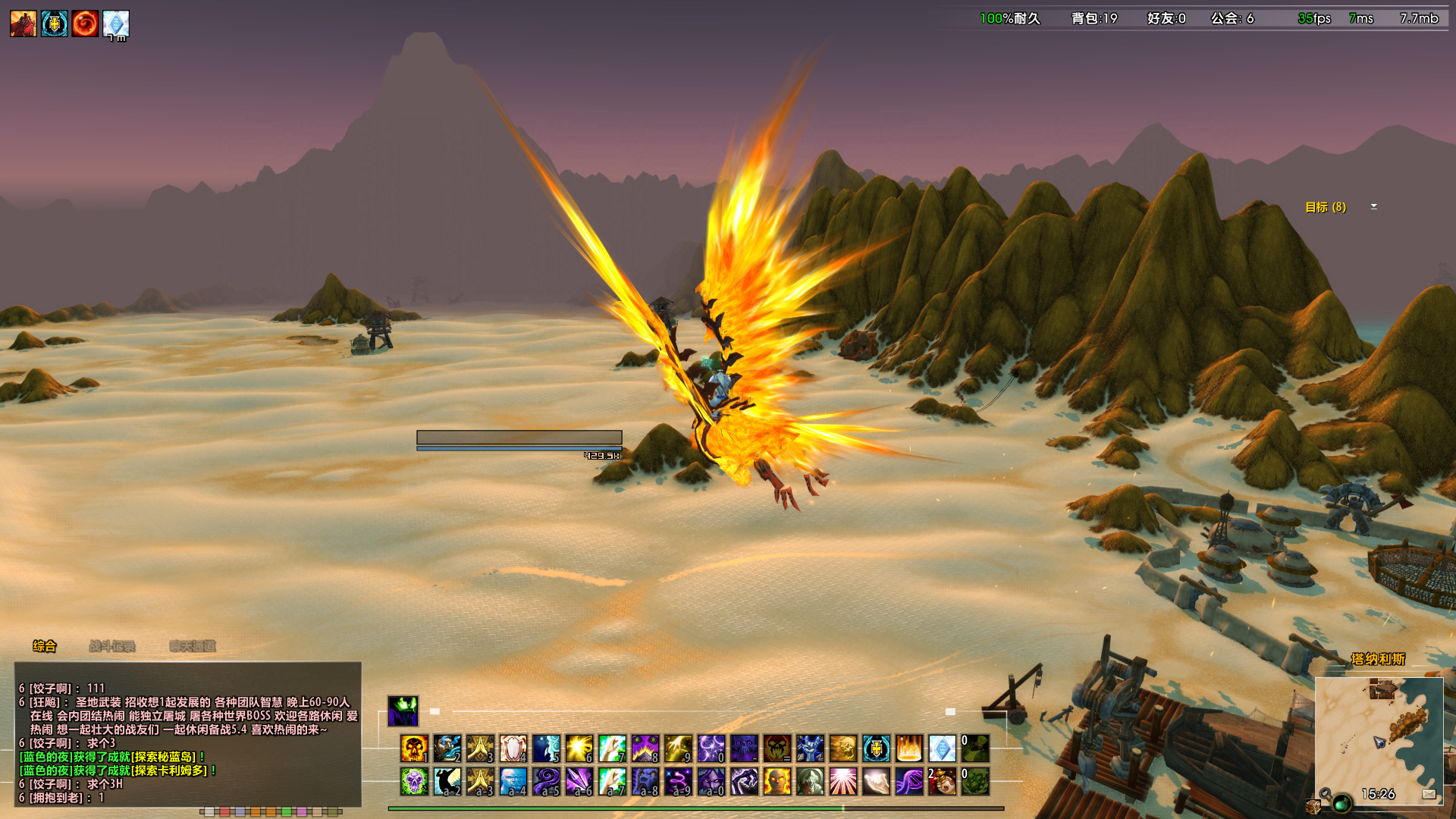Use the yellow starburst spell on key 6
Image resolution: width=1456 pixels, height=819 pixels.
pyautogui.click(x=579, y=748)
